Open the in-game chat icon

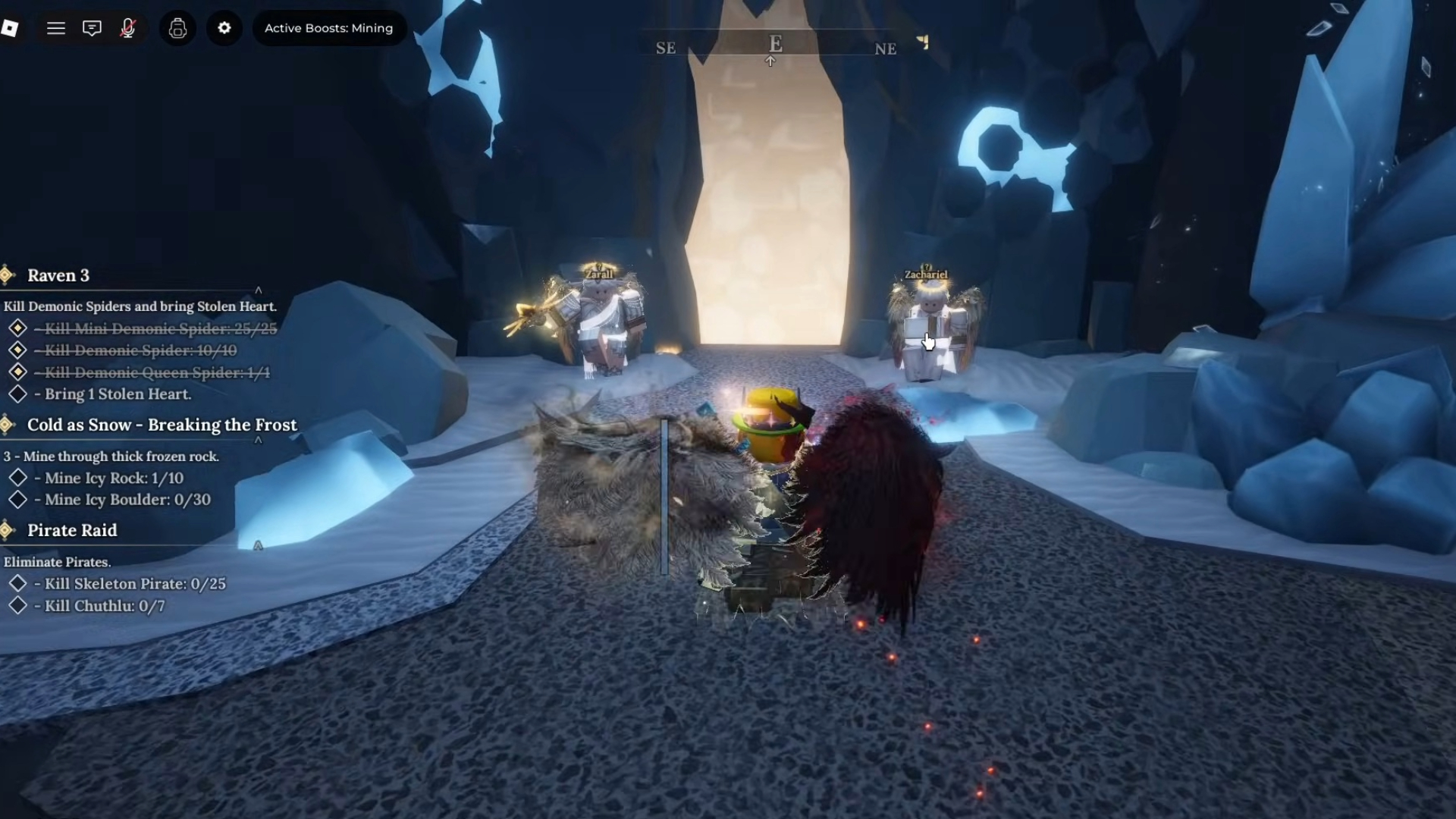click(x=92, y=28)
